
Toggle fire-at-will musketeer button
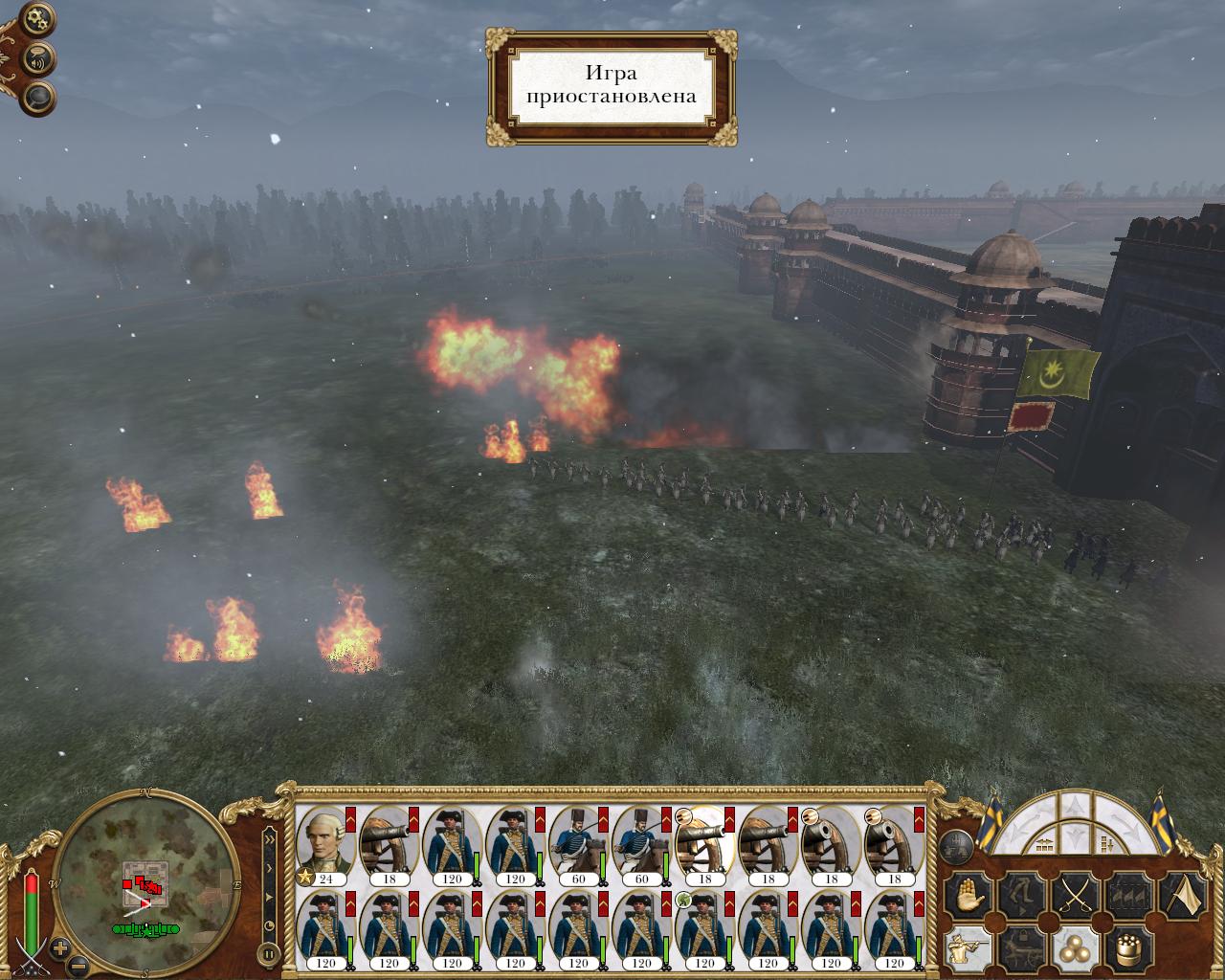(x=967, y=949)
